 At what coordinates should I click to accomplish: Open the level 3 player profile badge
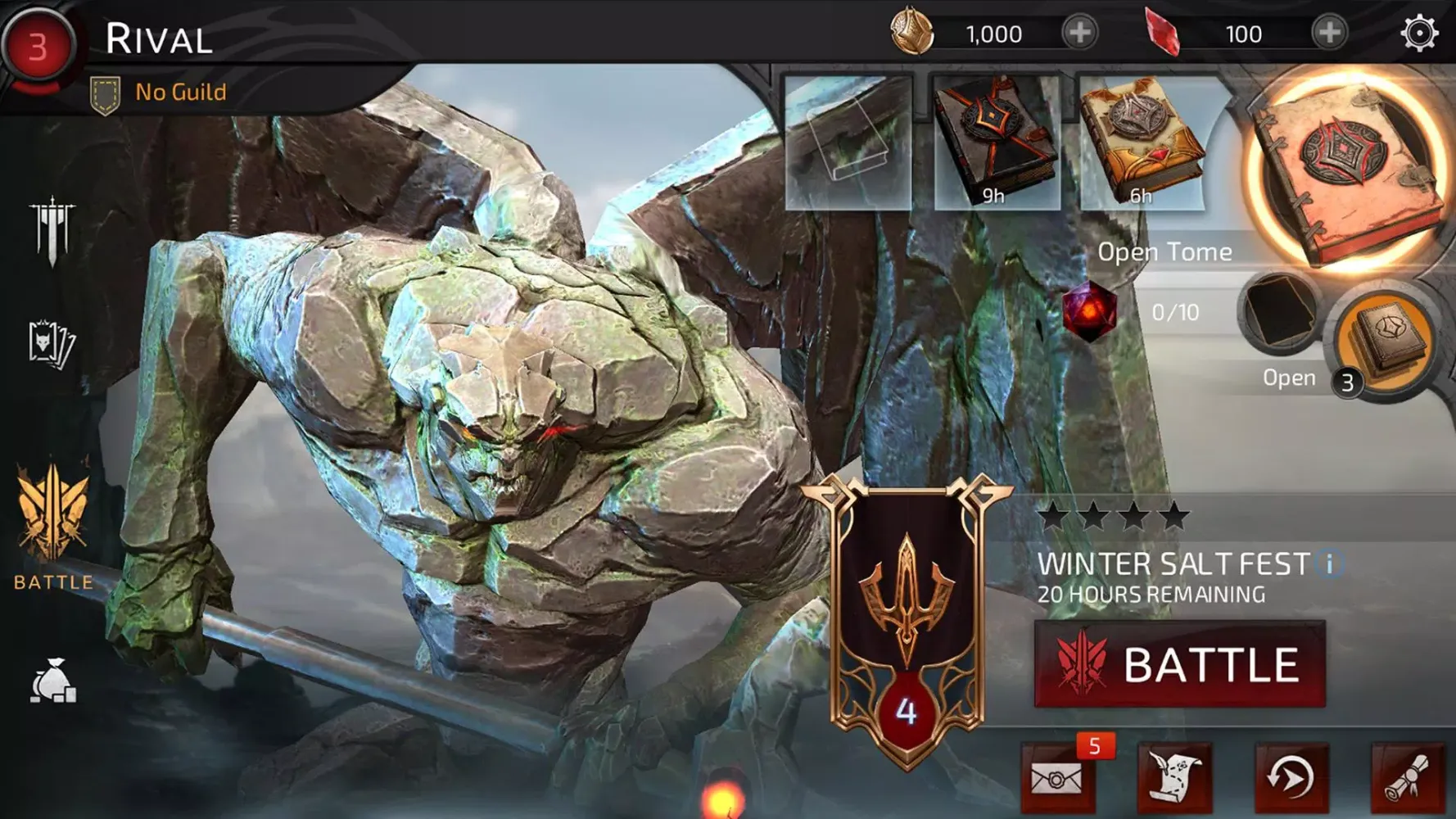[38, 47]
